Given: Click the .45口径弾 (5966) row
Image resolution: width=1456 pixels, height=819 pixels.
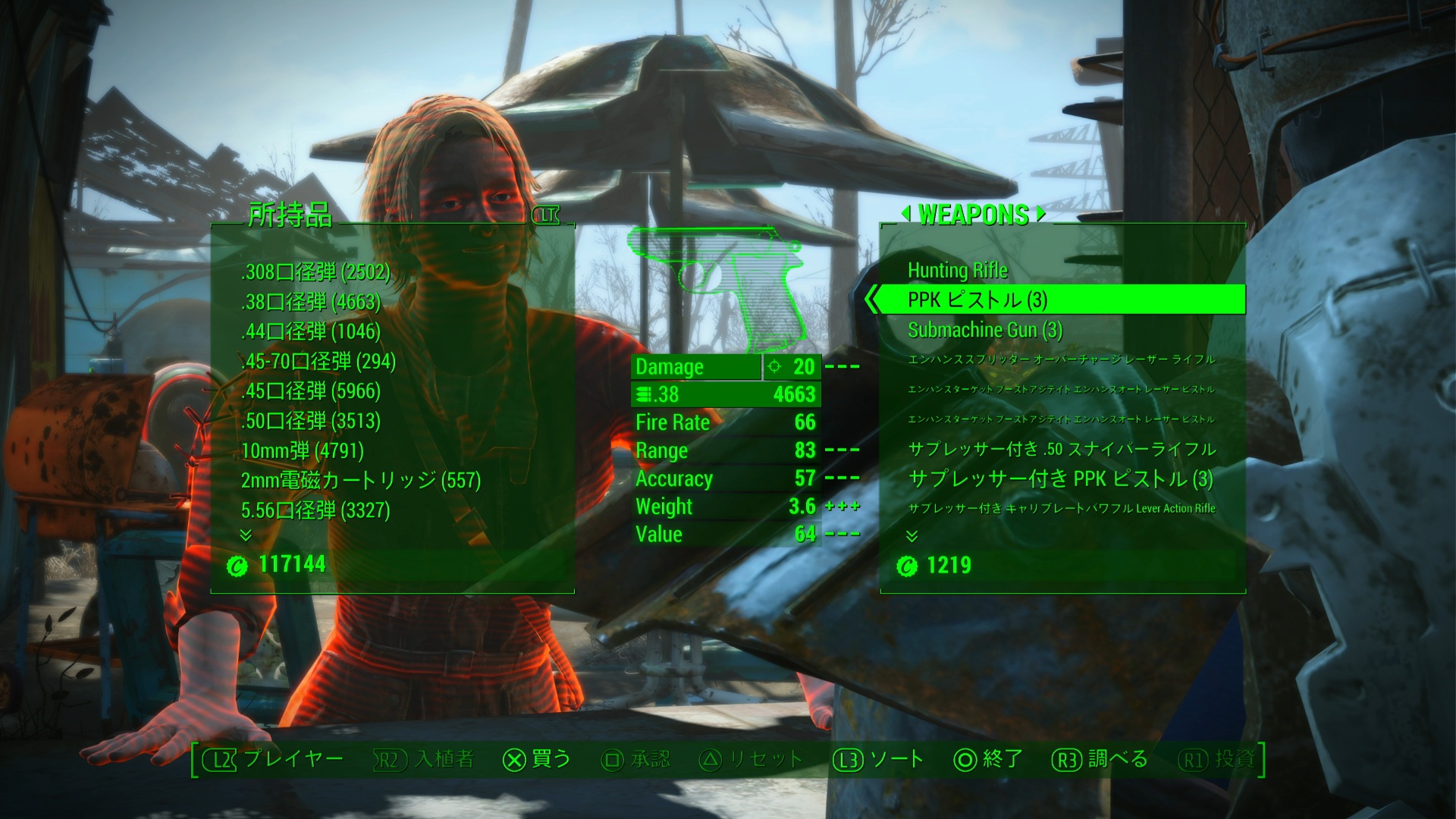Looking at the screenshot, I should pos(311,391).
